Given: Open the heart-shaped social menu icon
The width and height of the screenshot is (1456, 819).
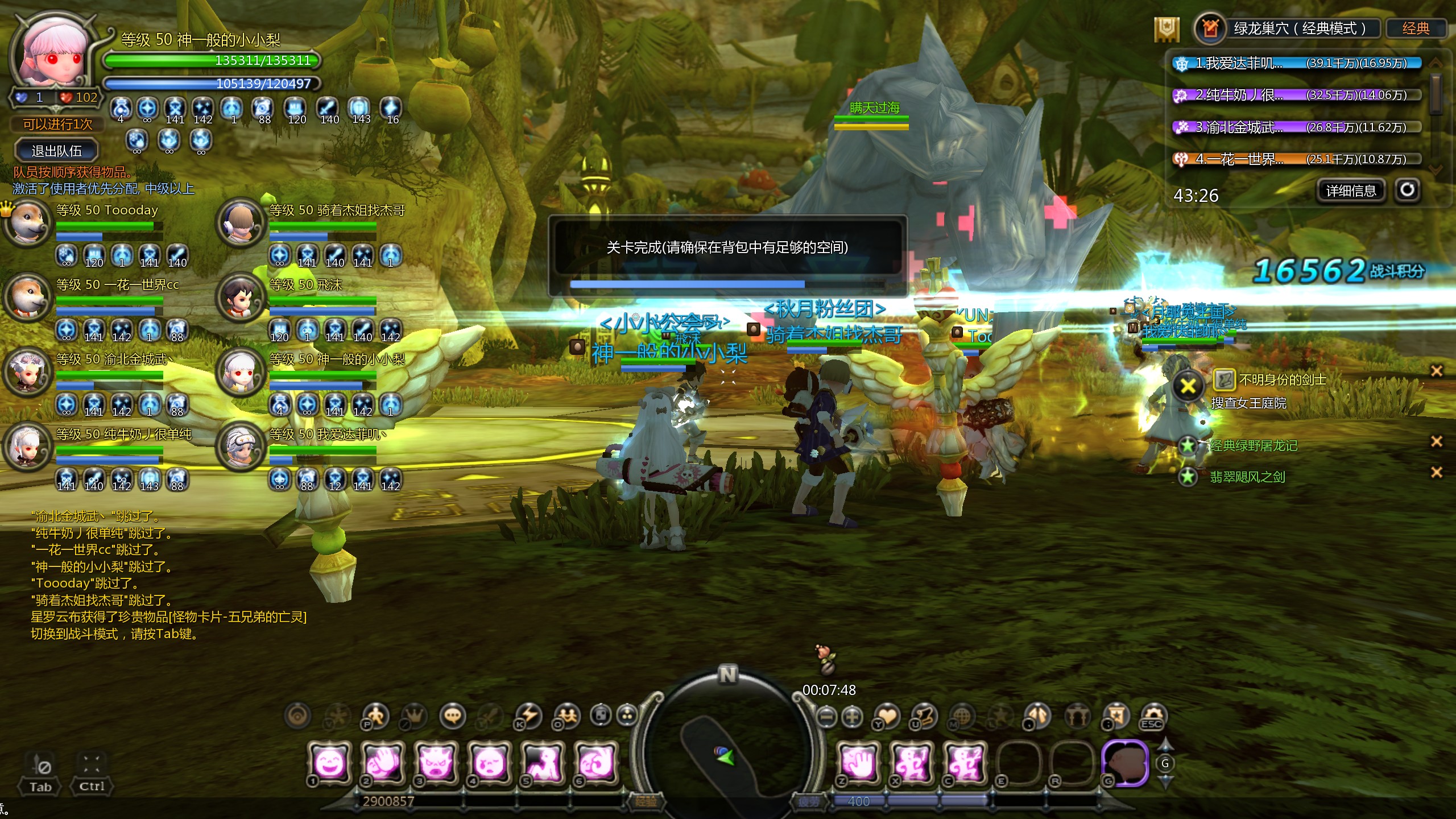Looking at the screenshot, I should coord(887,716).
